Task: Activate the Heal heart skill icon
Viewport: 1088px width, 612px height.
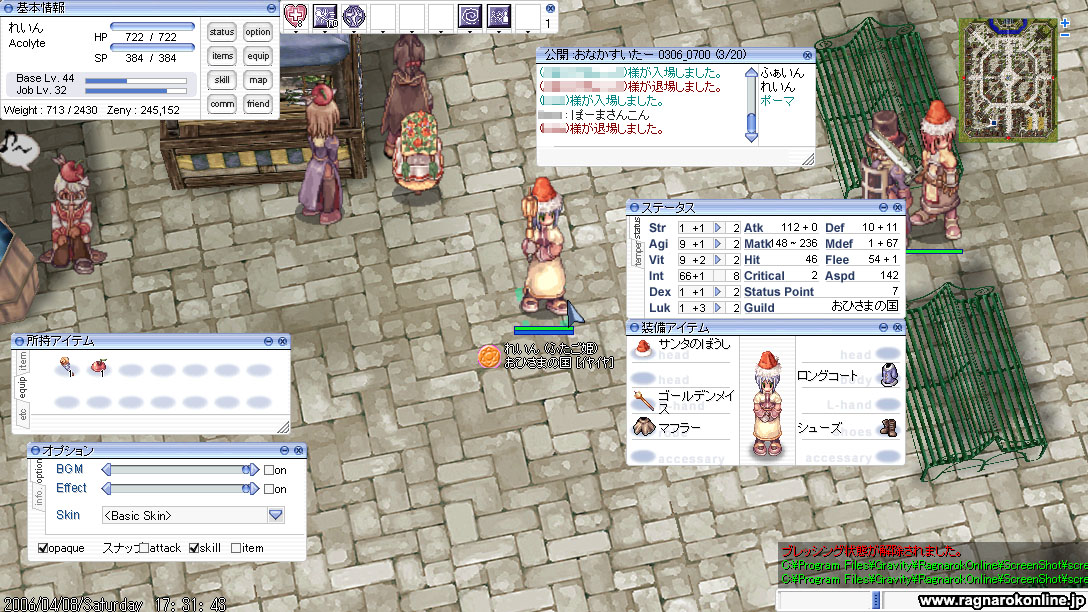Action: (296, 15)
